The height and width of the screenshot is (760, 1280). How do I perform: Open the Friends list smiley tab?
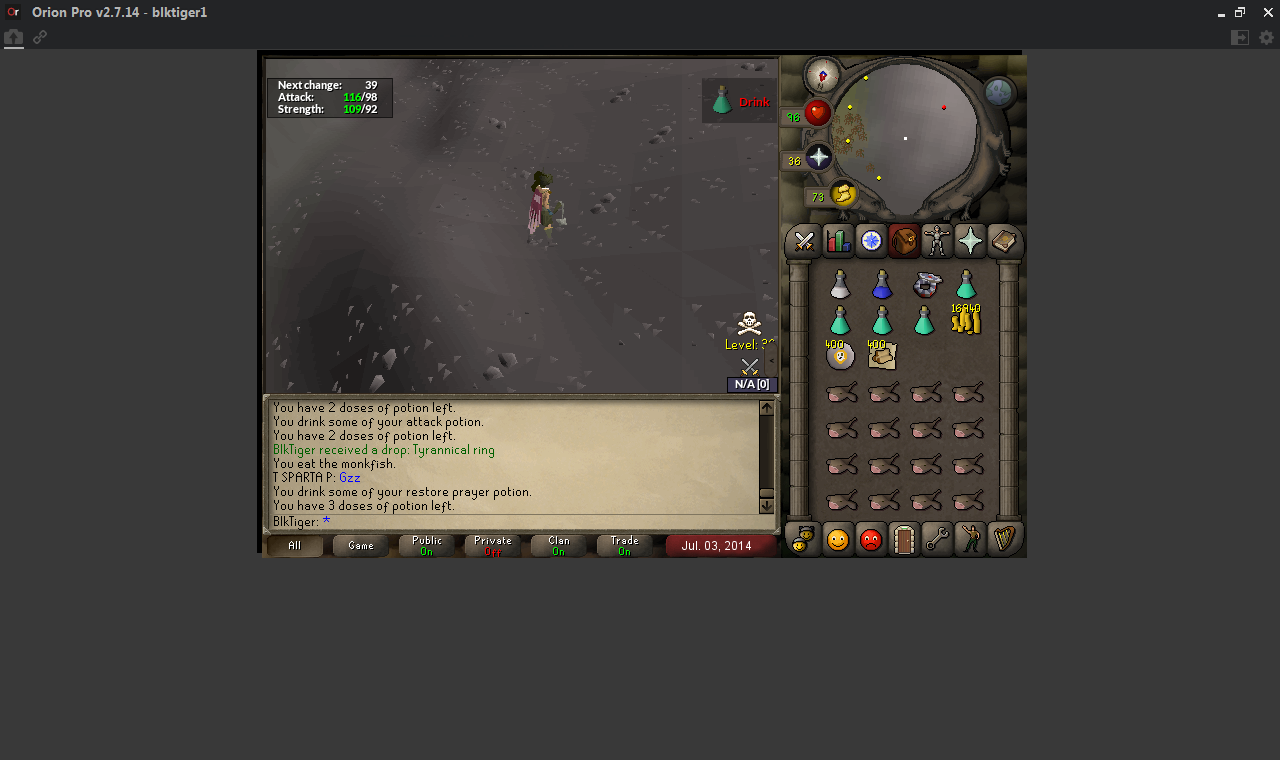pyautogui.click(x=836, y=539)
